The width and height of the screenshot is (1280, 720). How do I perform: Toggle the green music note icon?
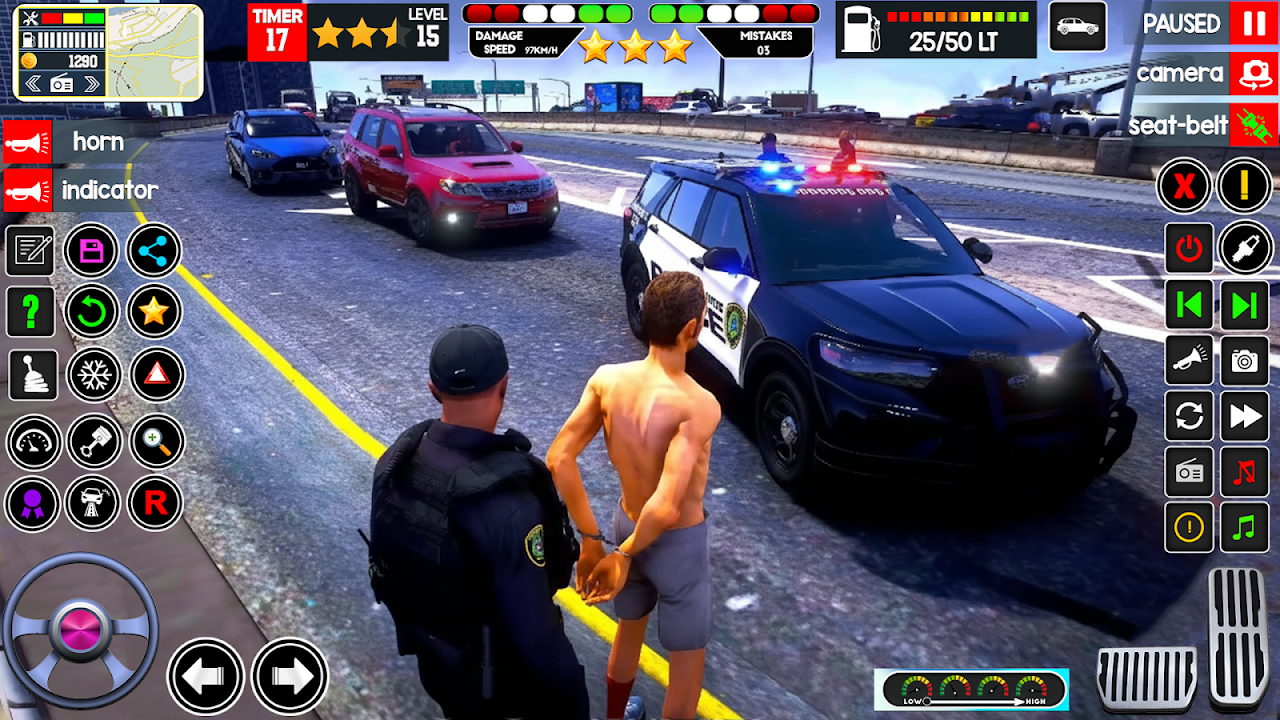pyautogui.click(x=1245, y=527)
